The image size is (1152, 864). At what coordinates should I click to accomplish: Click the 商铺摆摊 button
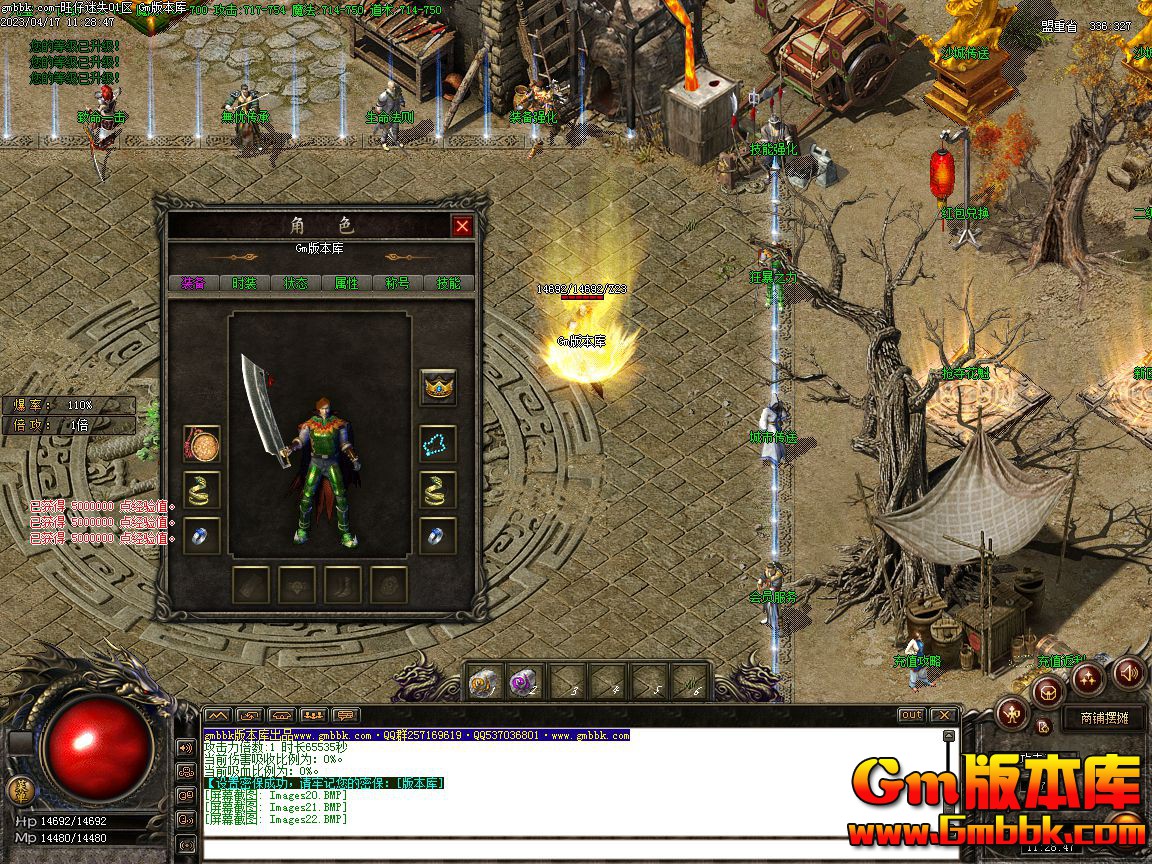(1104, 717)
